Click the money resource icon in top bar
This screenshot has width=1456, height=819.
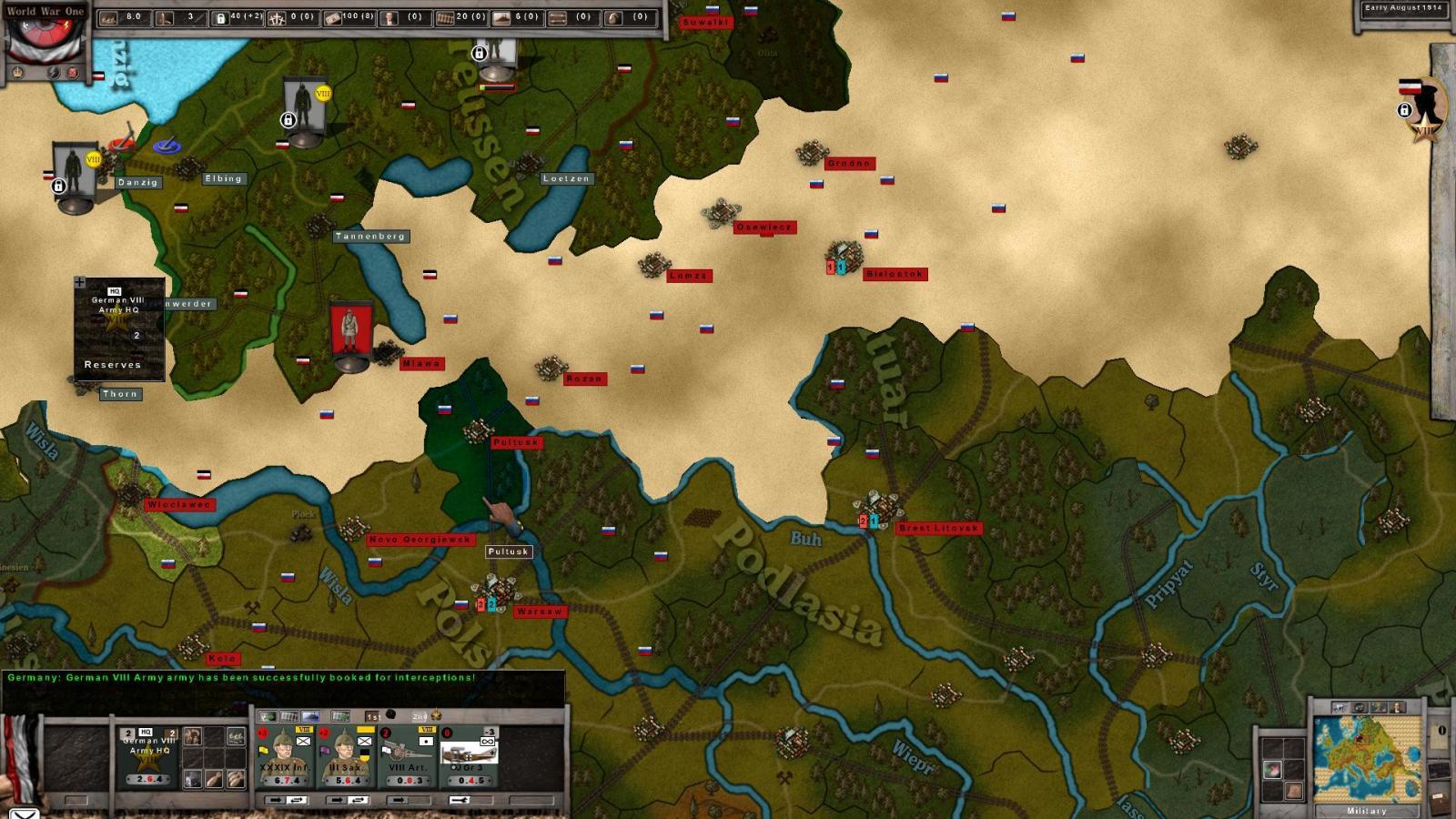tap(332, 17)
